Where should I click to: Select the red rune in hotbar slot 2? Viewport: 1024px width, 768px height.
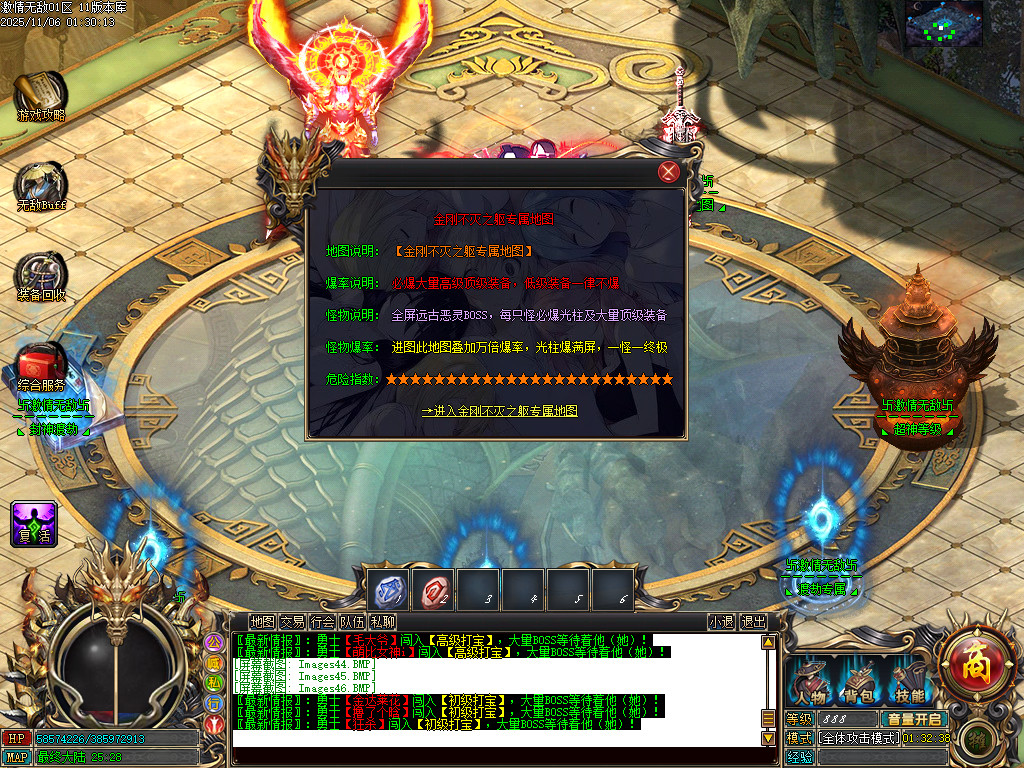click(432, 590)
